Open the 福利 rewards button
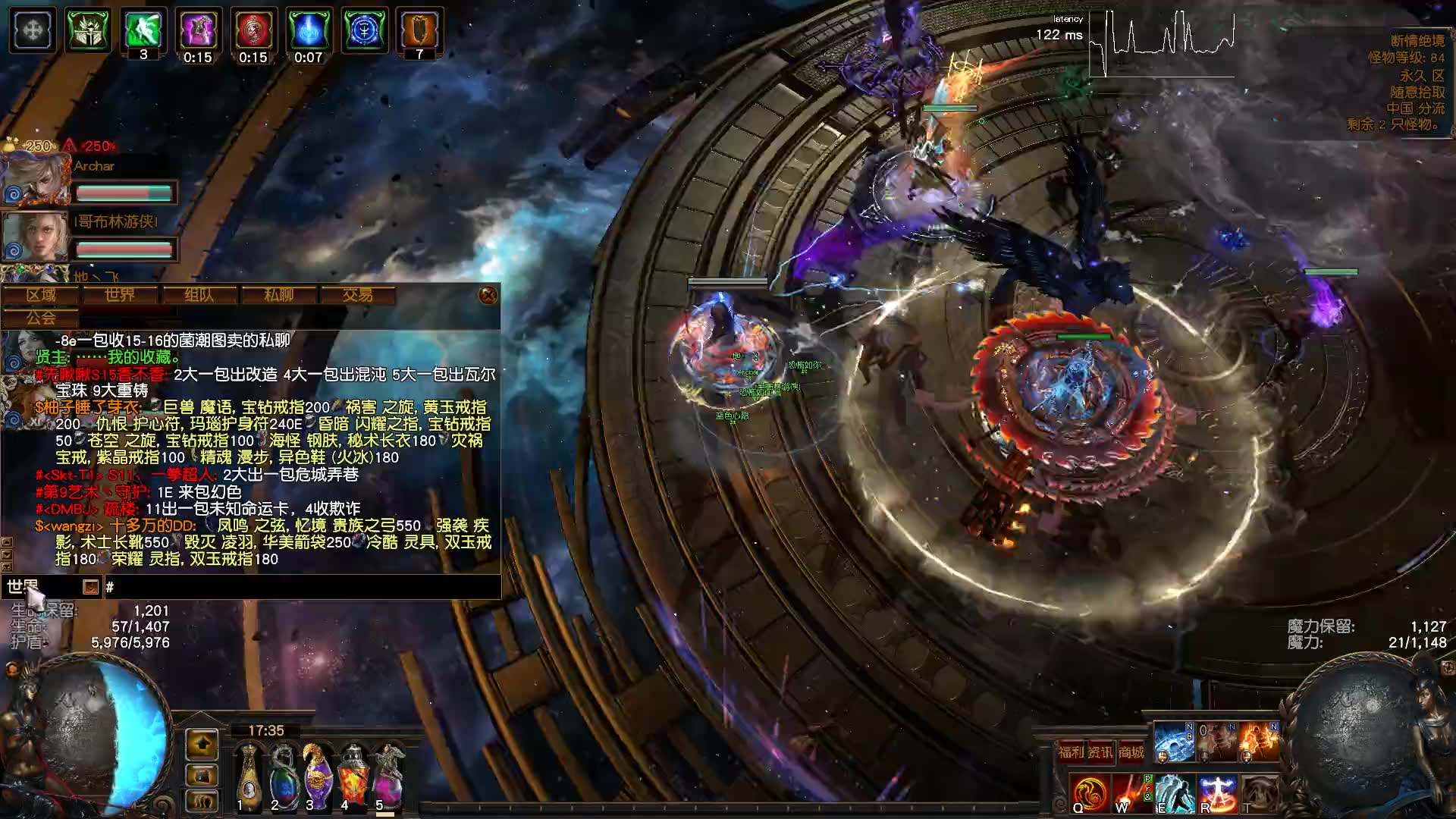 [x=1072, y=752]
